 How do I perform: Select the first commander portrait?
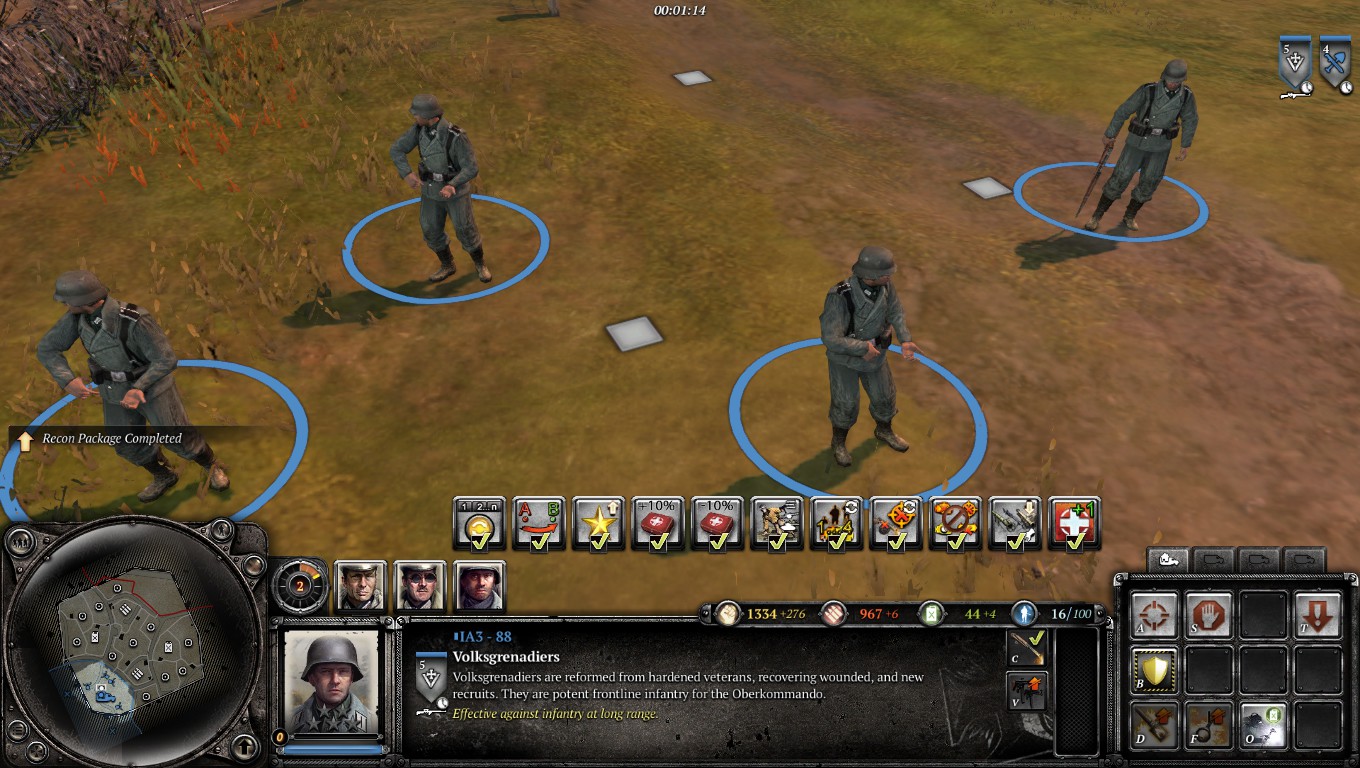359,586
